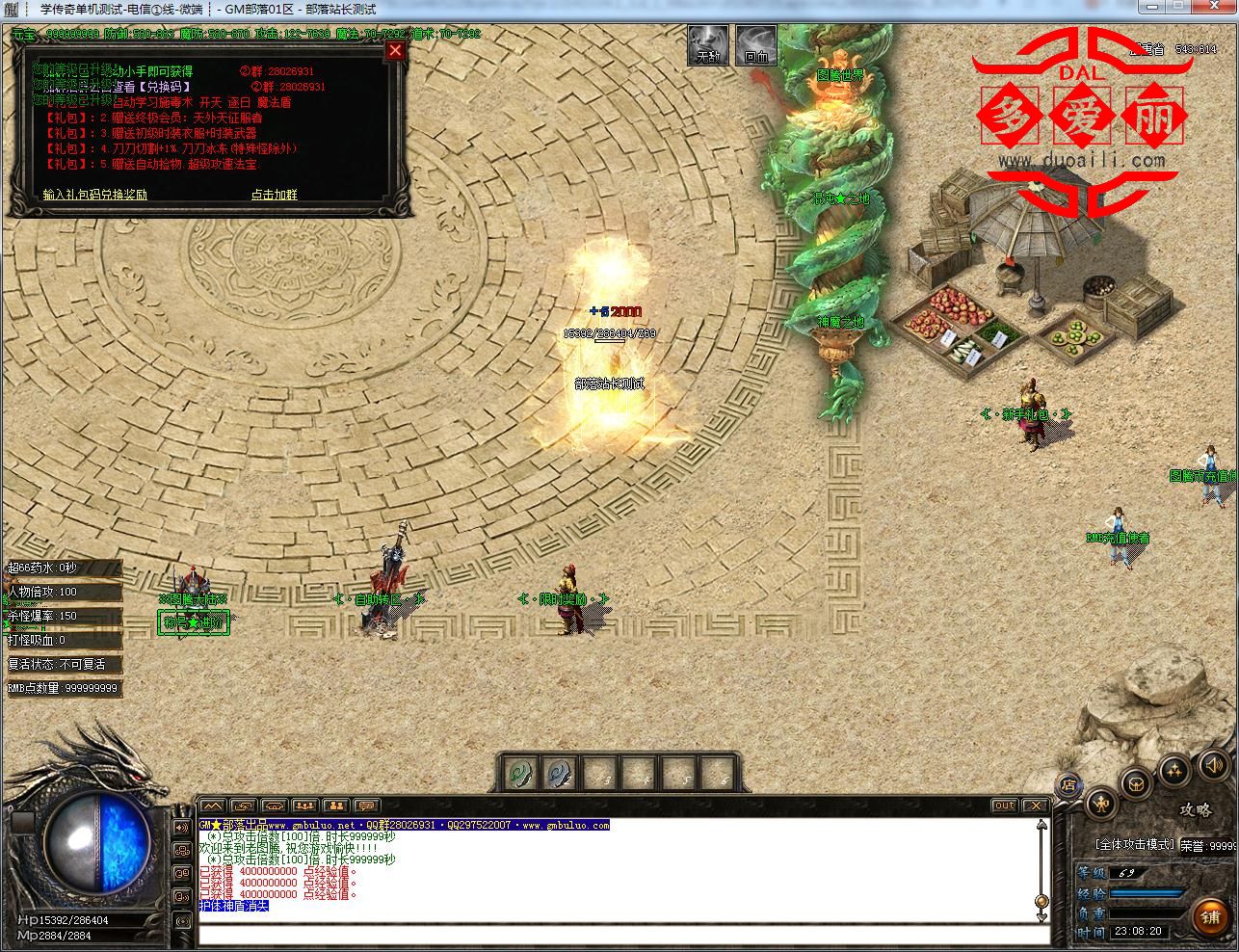Open the skills sparkle round button
Screen dimensions: 1239x952
coord(1175,770)
